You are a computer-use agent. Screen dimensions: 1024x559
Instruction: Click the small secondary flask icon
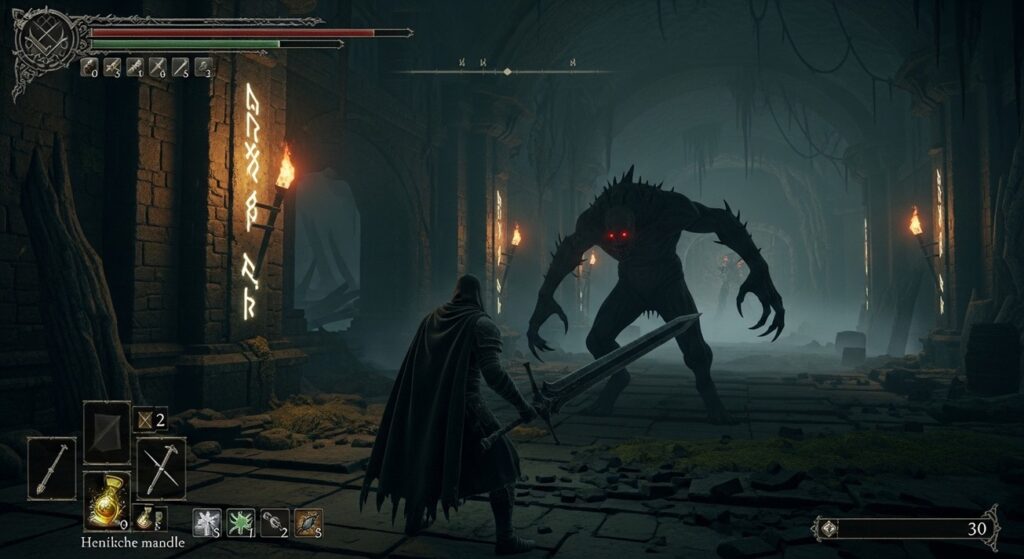146,517
